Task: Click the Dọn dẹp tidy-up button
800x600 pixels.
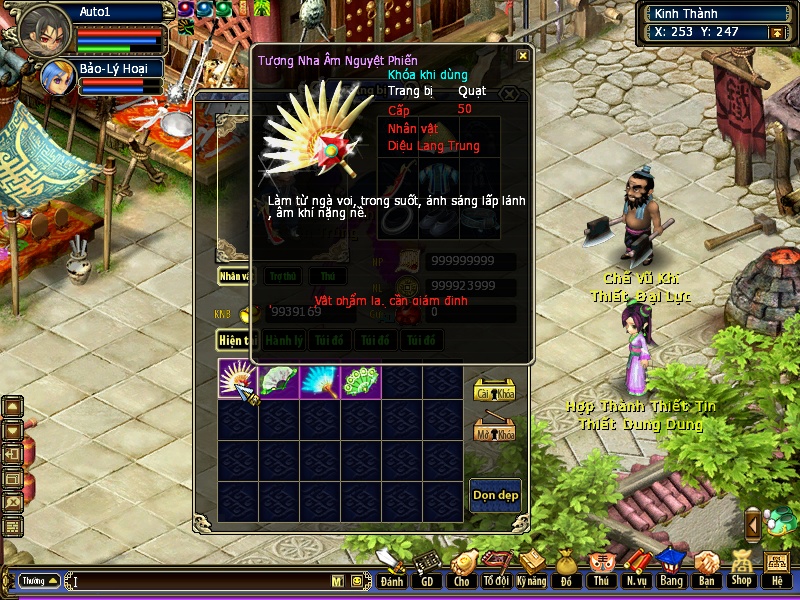Action: (x=495, y=495)
